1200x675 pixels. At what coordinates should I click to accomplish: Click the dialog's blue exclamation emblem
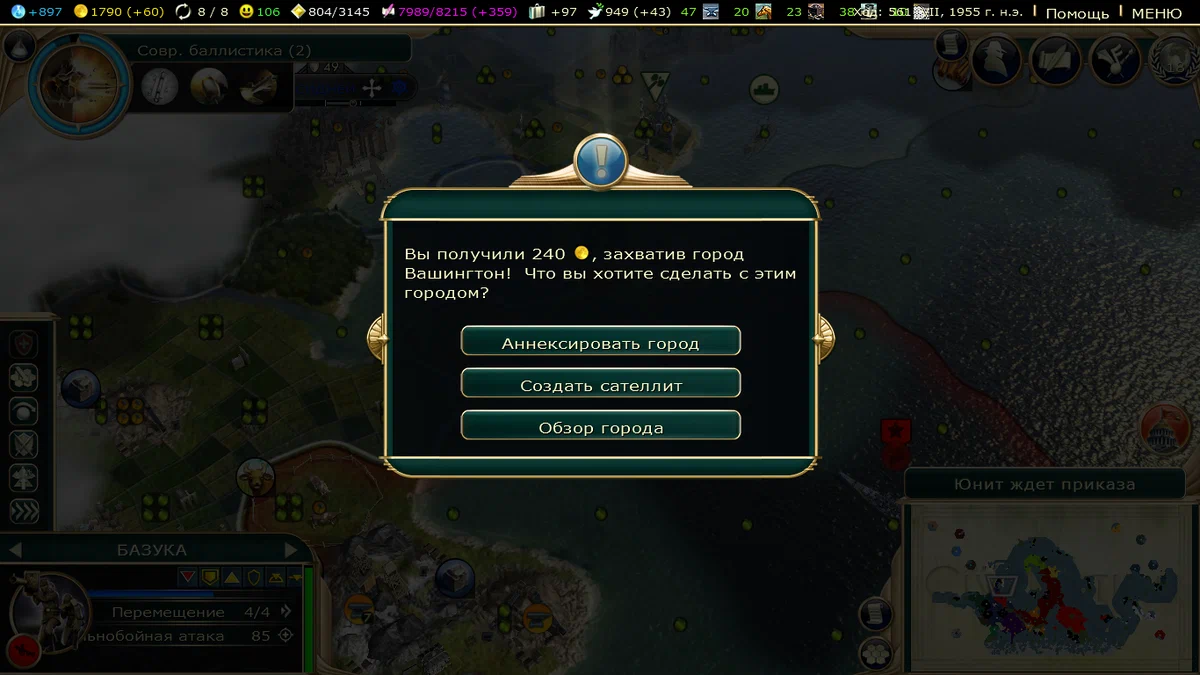600,160
